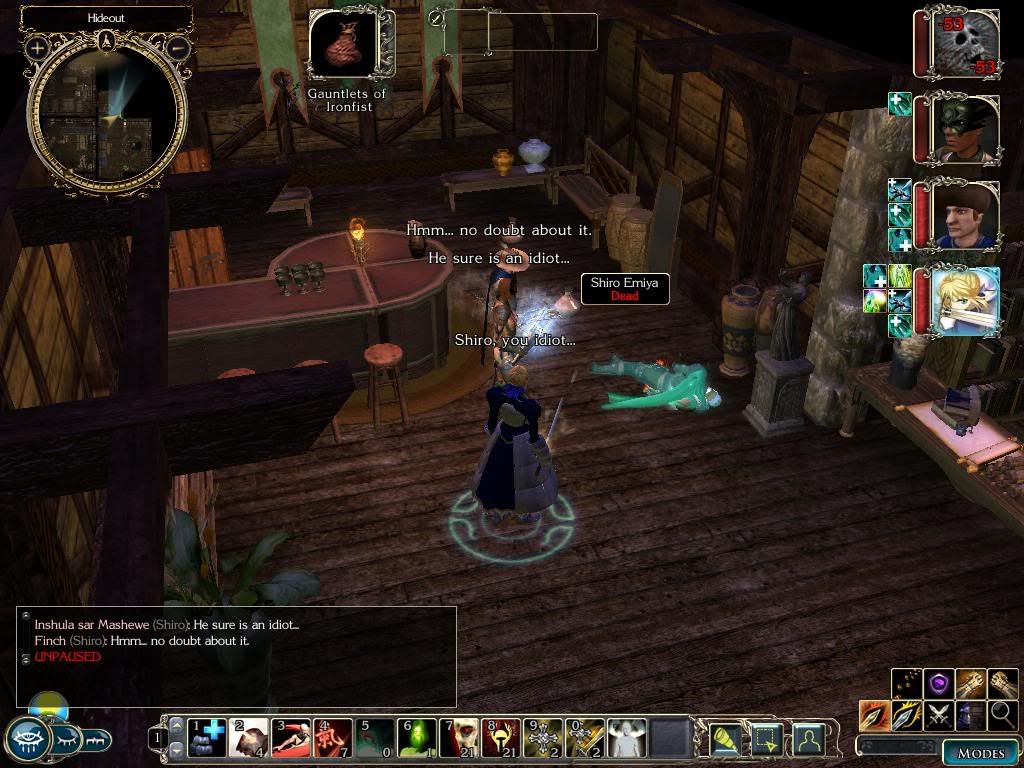Screen dimensions: 1024x768
Task: Use hotbar slot 6 green flame ability
Action: (x=417, y=738)
